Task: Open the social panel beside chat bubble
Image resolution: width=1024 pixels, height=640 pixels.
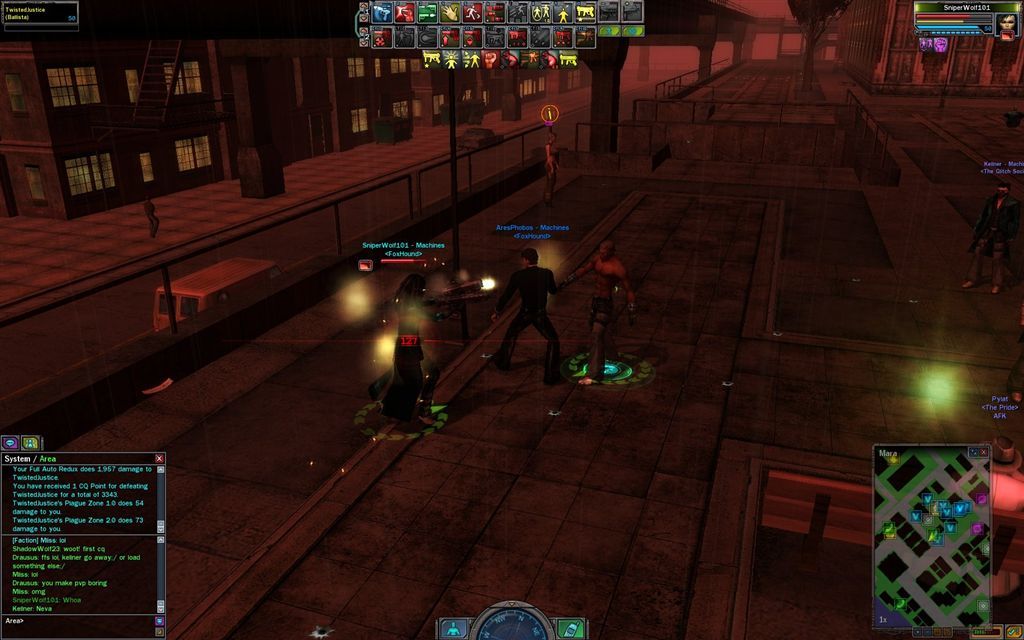Action: pyautogui.click(x=30, y=442)
